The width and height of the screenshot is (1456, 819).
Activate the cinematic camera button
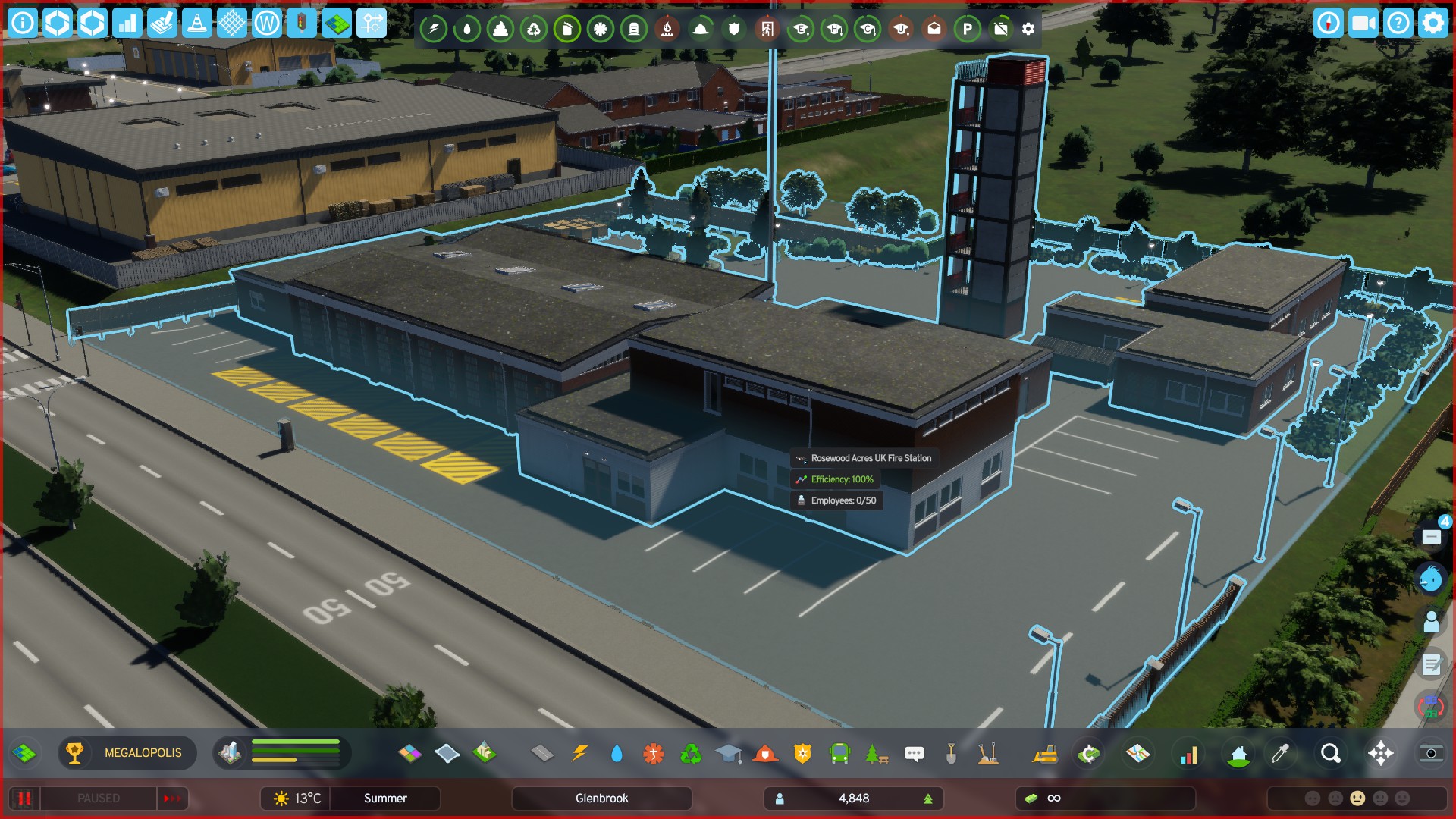[1363, 24]
